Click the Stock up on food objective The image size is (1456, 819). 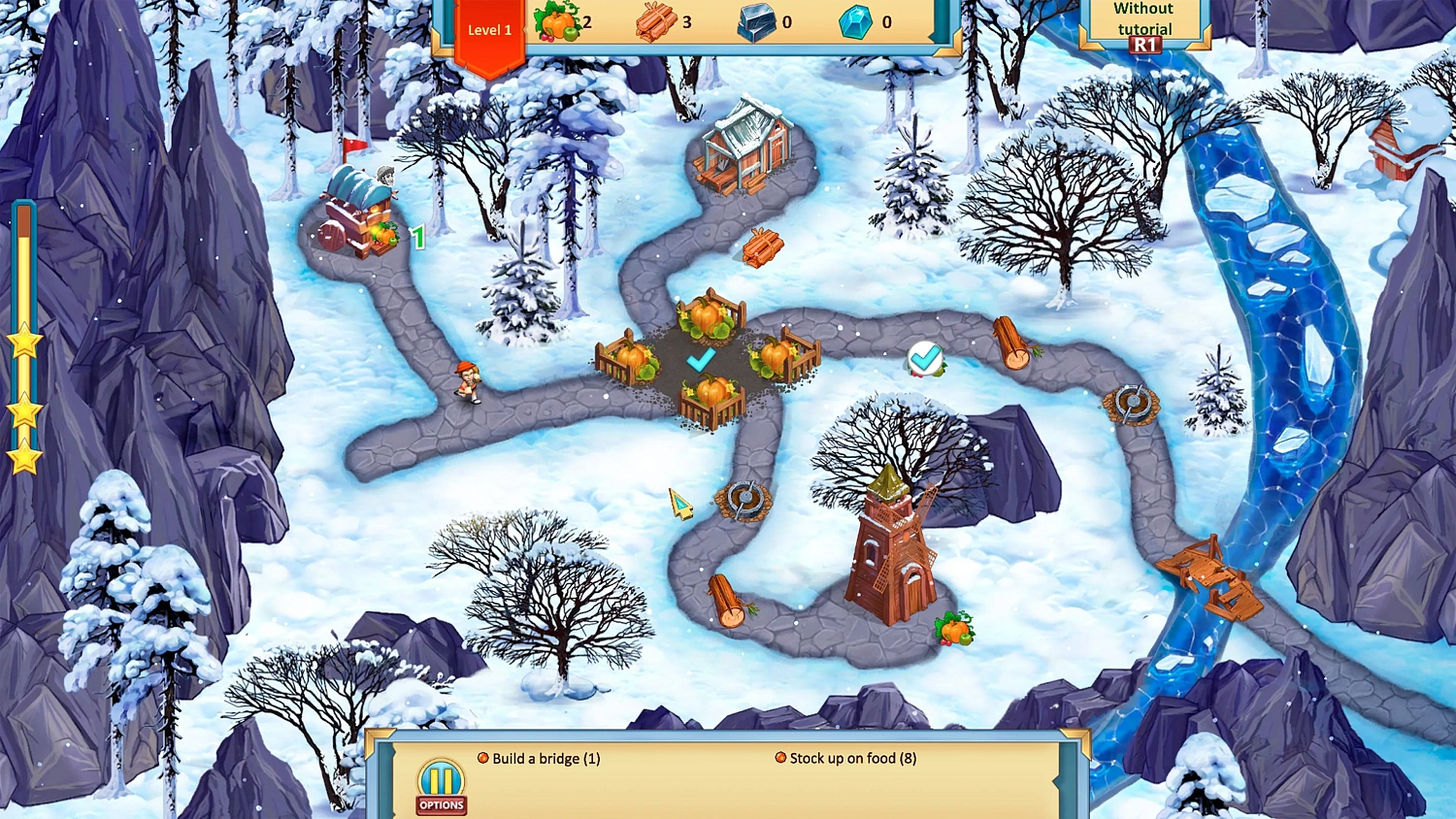[x=853, y=758]
